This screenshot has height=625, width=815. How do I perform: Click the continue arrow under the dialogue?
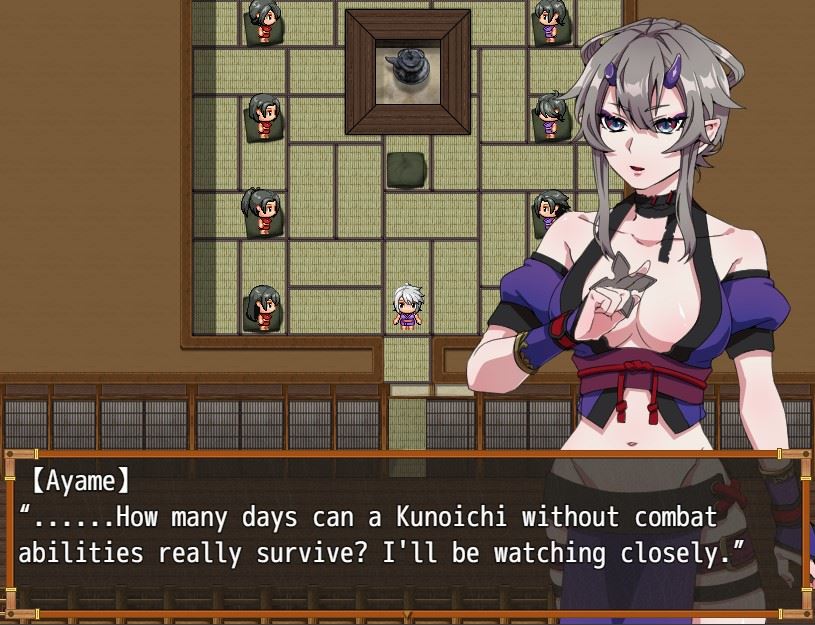click(406, 613)
